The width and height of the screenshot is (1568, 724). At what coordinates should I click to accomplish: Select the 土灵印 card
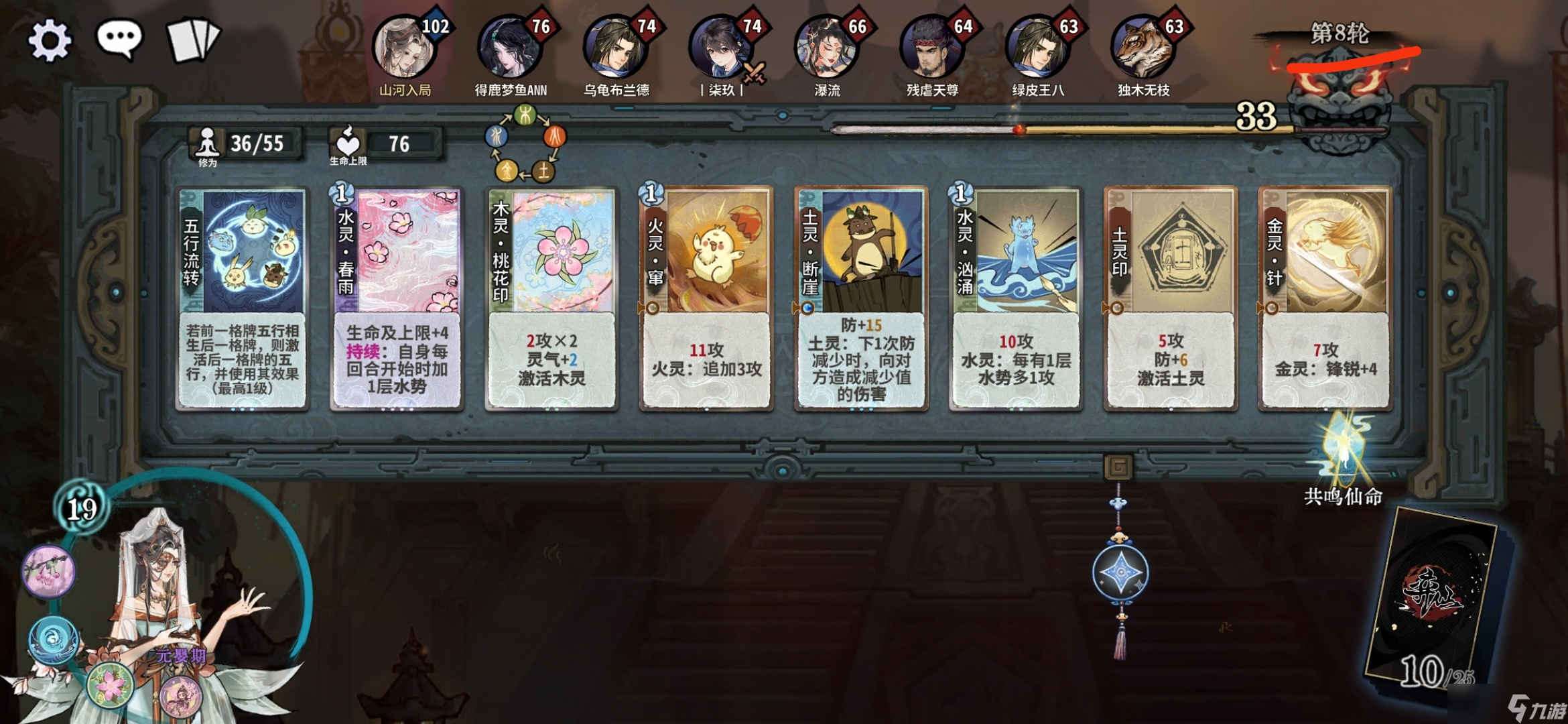pos(1171,298)
